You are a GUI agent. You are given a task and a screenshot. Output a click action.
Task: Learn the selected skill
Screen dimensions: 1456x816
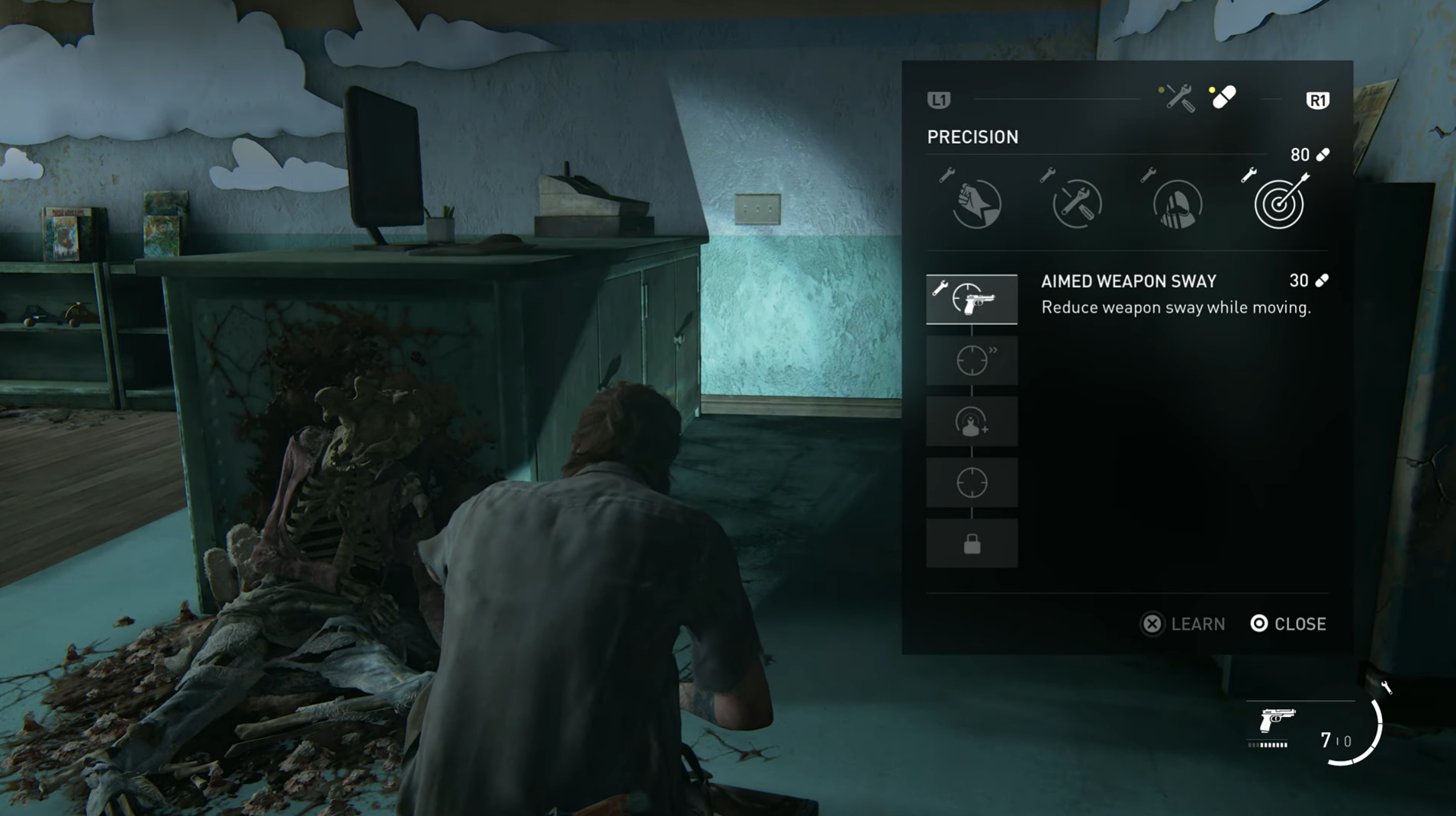1183,624
